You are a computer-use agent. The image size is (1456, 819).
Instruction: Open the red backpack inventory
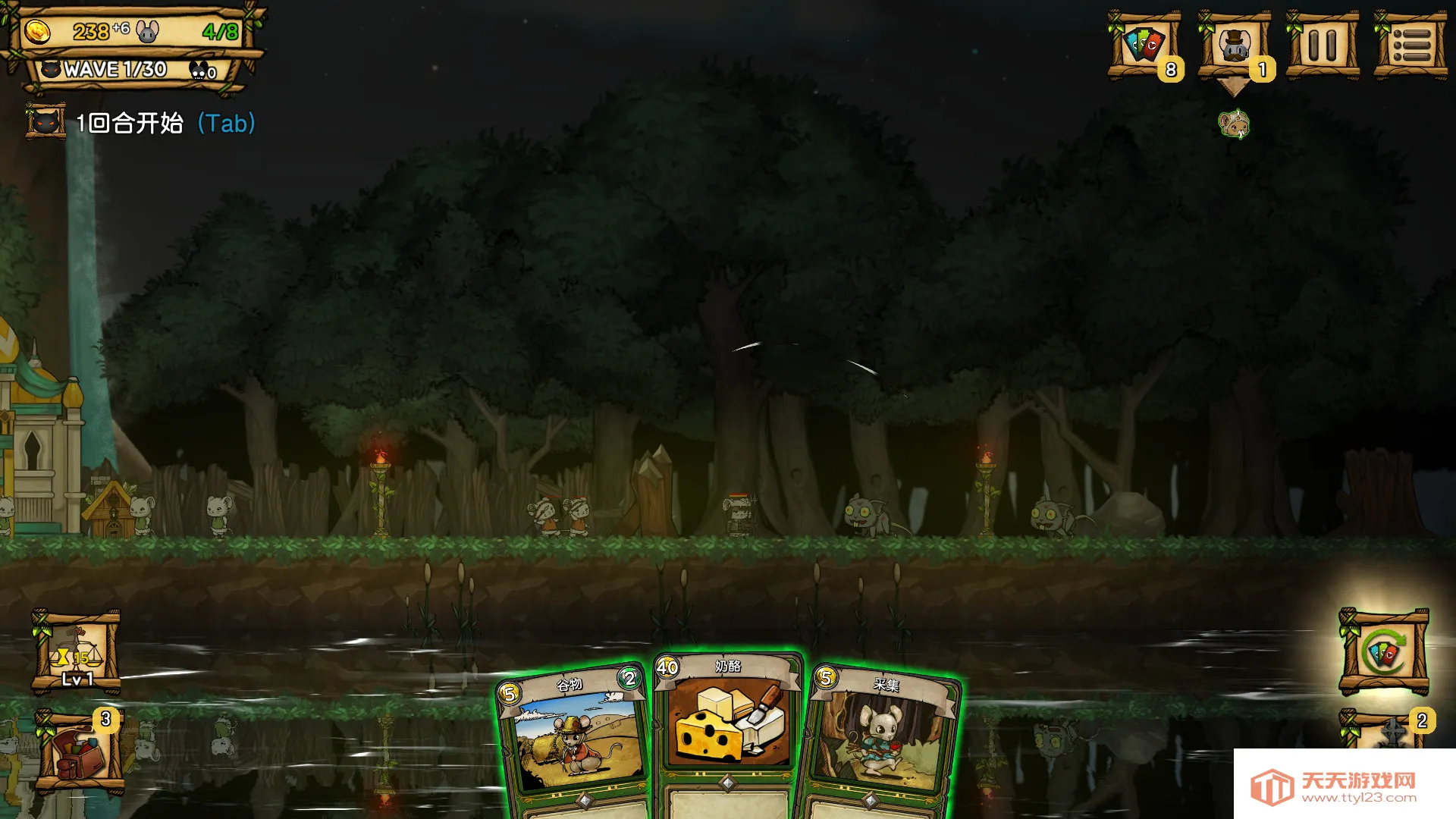(x=78, y=751)
